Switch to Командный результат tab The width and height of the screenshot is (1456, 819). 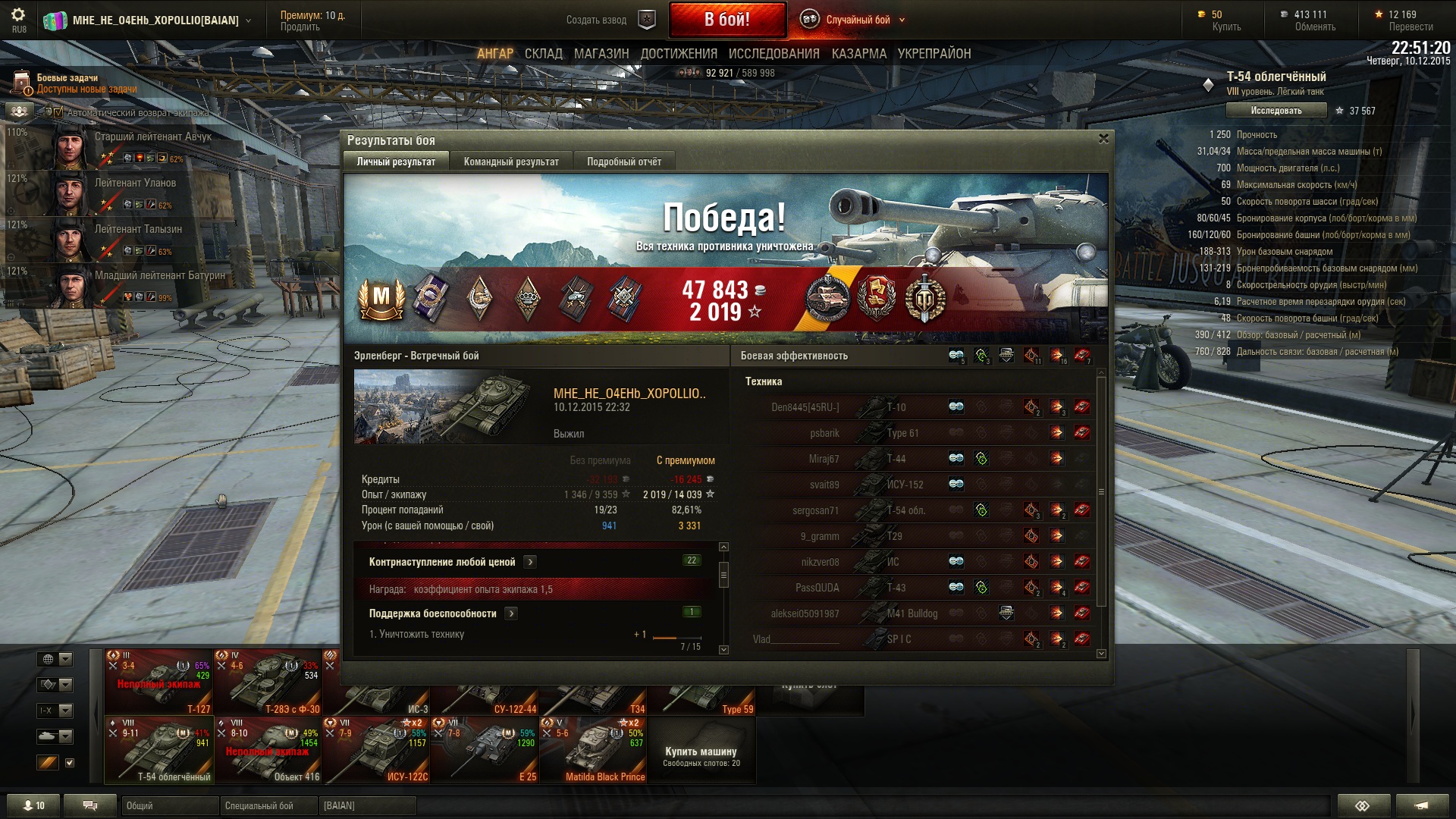click(x=511, y=162)
